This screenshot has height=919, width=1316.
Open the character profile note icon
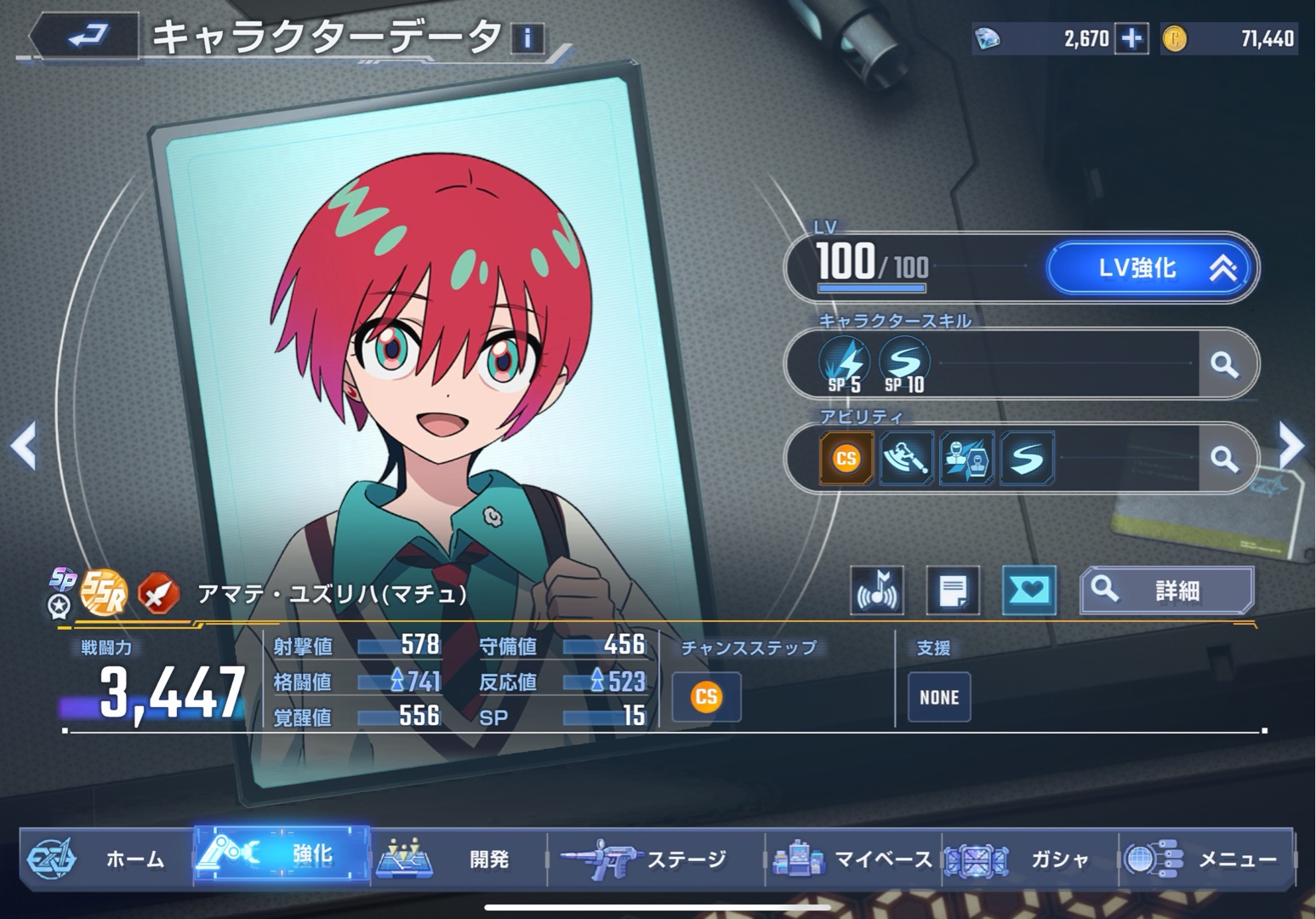tap(953, 590)
